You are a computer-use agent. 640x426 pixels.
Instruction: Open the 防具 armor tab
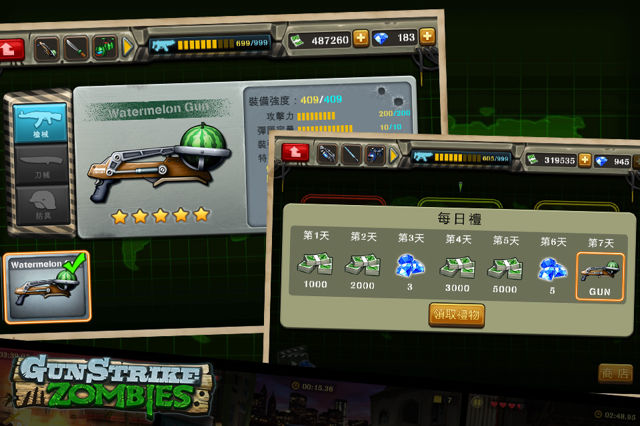[x=42, y=204]
